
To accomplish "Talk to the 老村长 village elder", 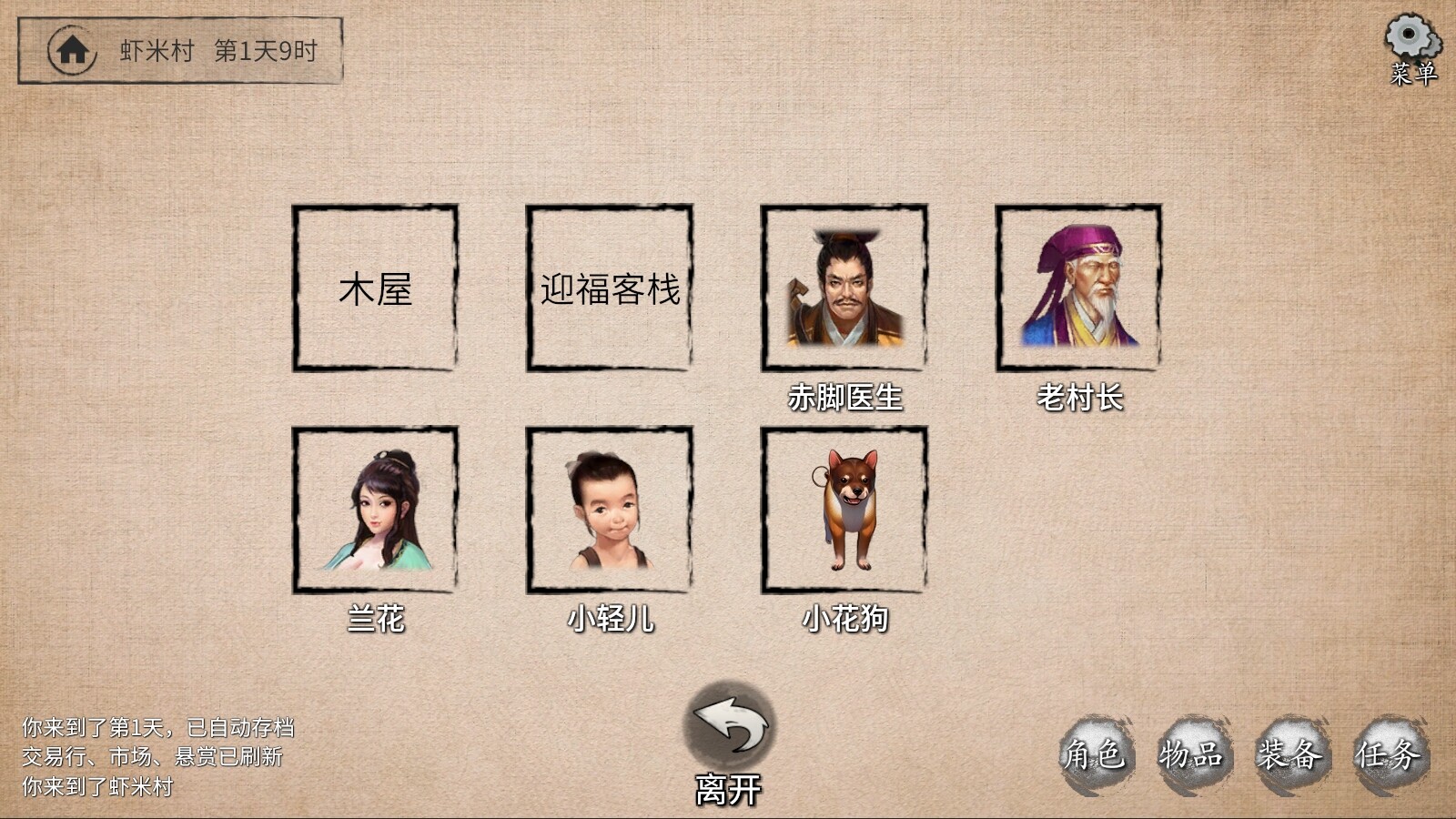I will tap(1081, 289).
